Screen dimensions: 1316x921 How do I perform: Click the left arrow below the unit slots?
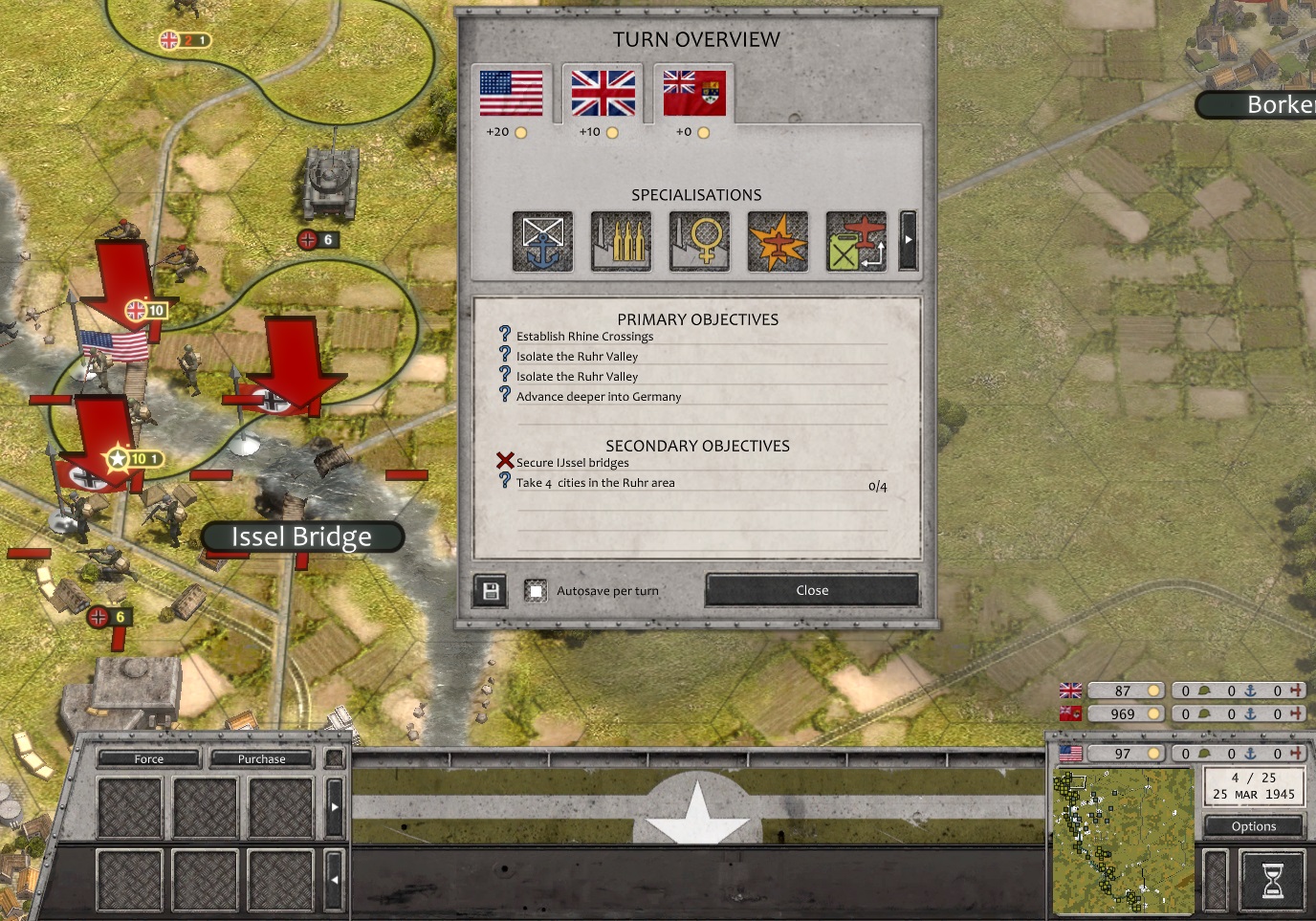point(335,879)
